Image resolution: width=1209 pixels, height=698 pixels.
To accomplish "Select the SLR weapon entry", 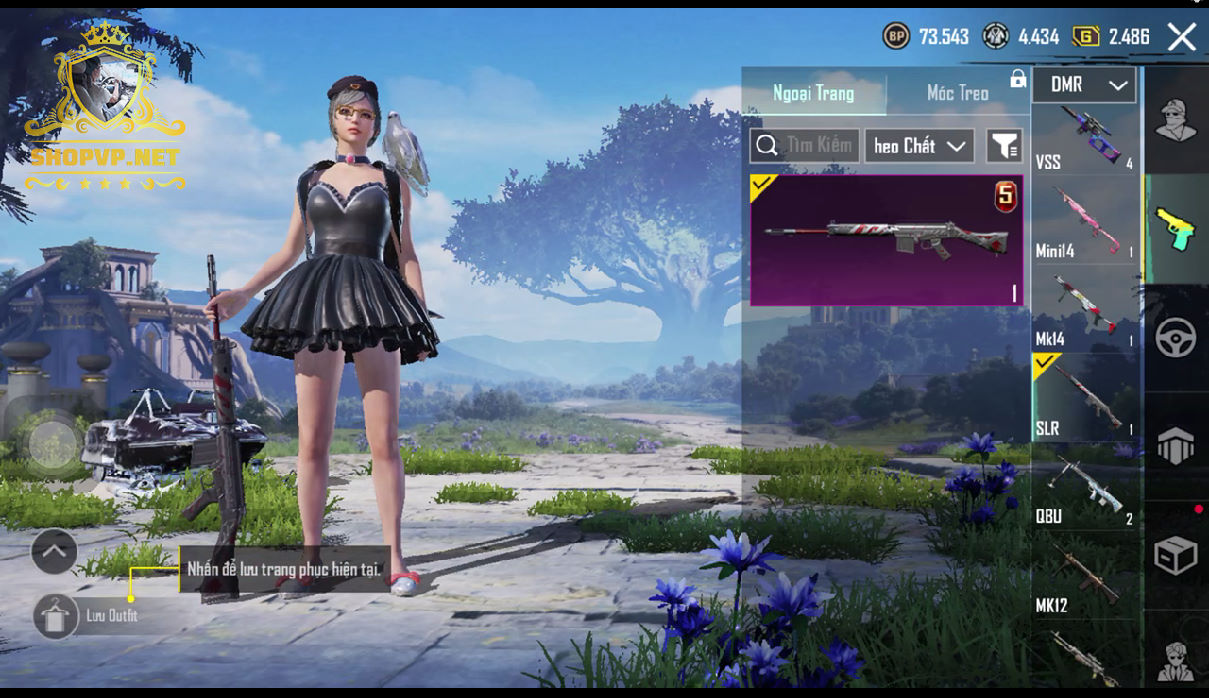I will [1084, 400].
